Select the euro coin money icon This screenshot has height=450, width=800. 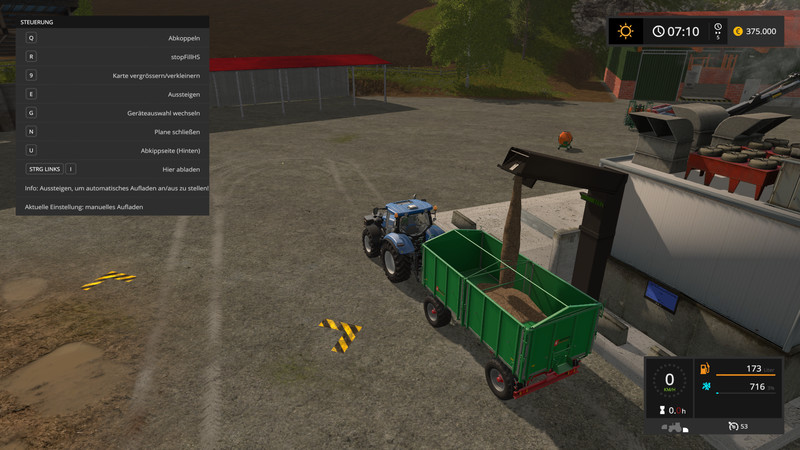[737, 31]
